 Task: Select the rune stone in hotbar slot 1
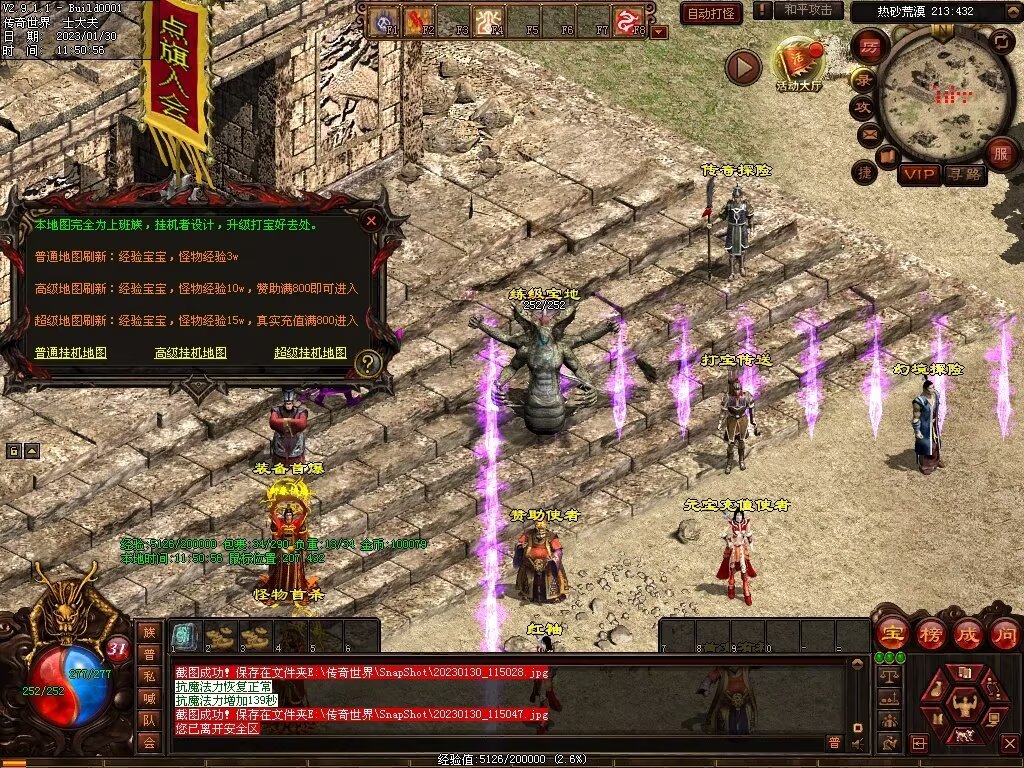click(x=184, y=636)
